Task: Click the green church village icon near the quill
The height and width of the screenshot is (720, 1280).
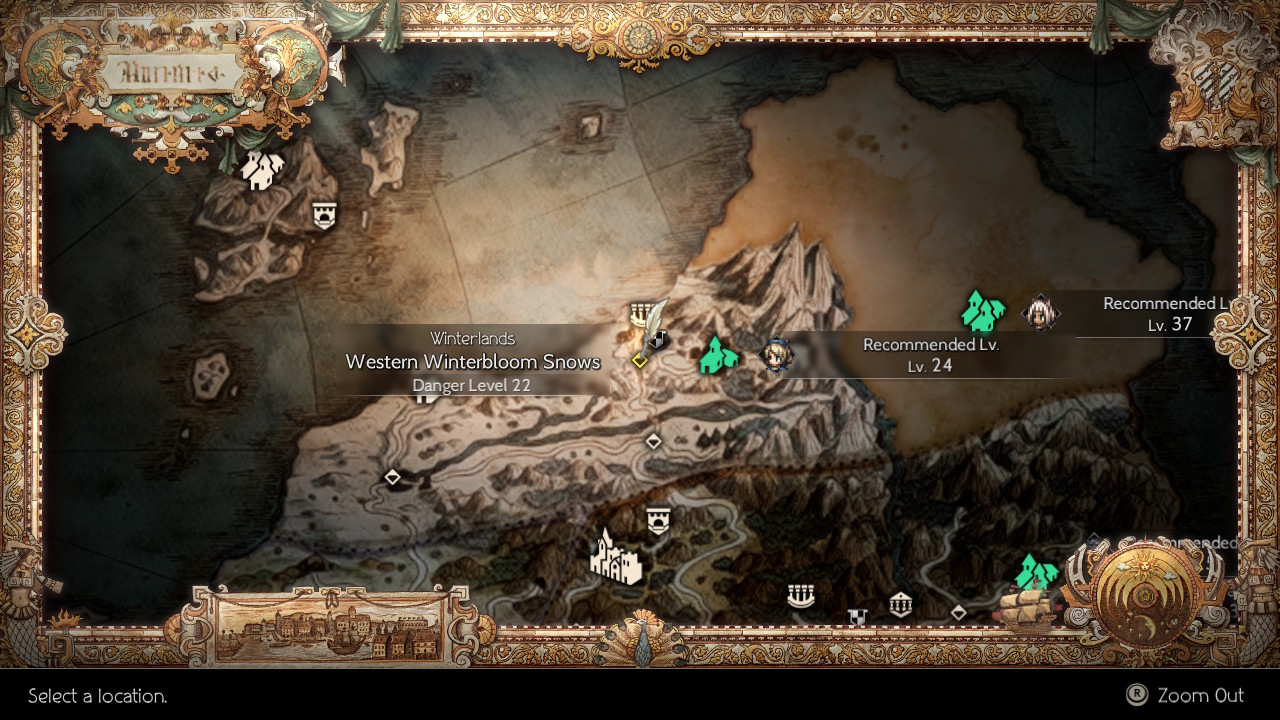Action: coord(718,357)
